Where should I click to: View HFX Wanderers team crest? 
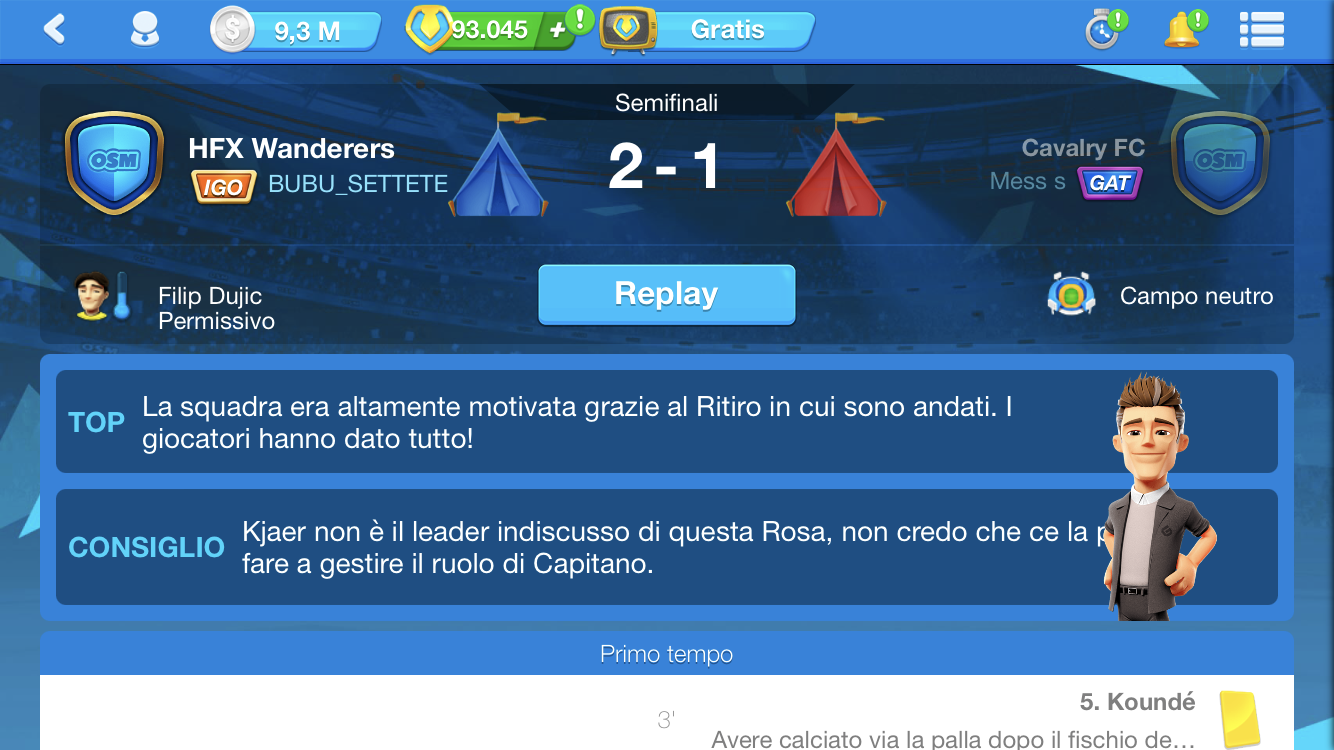[x=114, y=162]
